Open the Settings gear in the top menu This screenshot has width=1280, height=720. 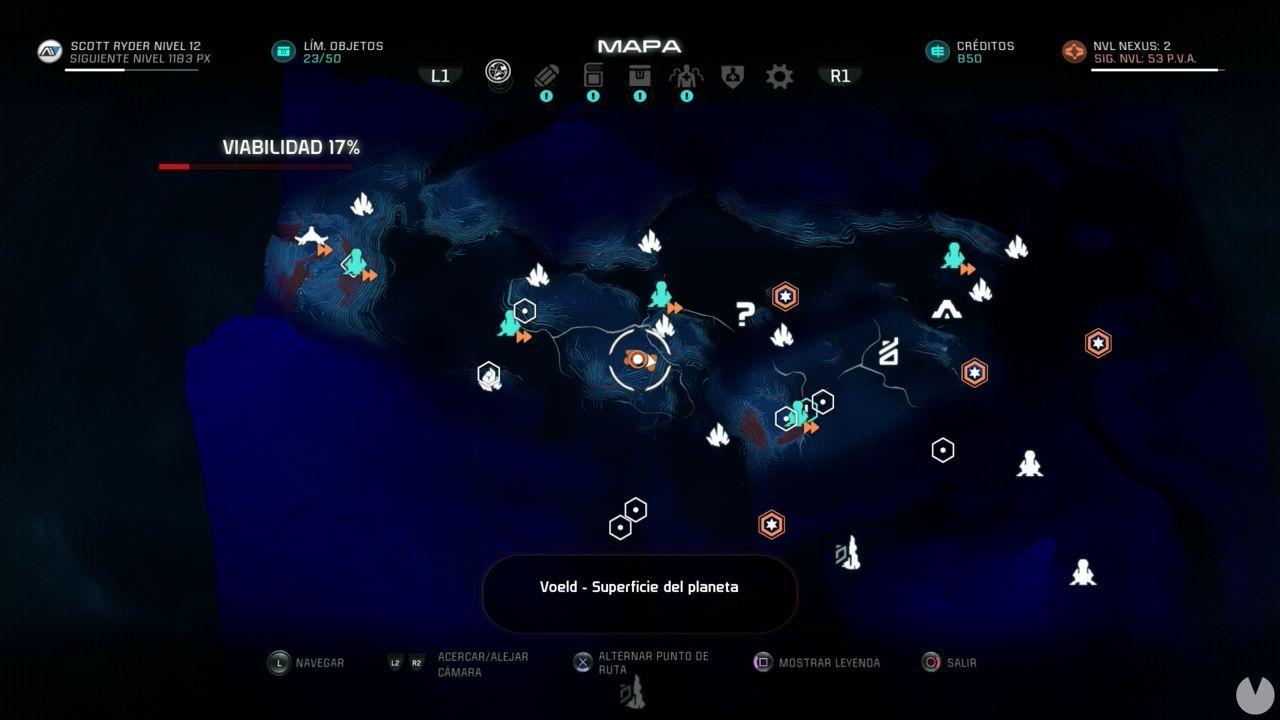pos(779,76)
